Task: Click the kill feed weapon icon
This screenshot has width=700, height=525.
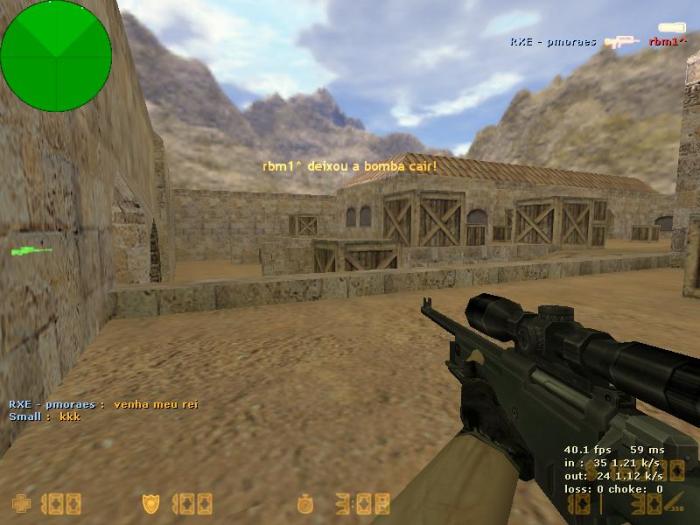Action: click(622, 42)
